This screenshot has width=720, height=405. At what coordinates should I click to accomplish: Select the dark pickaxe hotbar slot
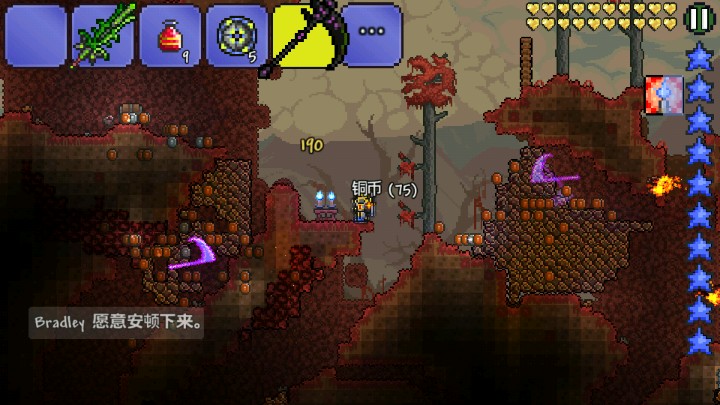[304, 35]
